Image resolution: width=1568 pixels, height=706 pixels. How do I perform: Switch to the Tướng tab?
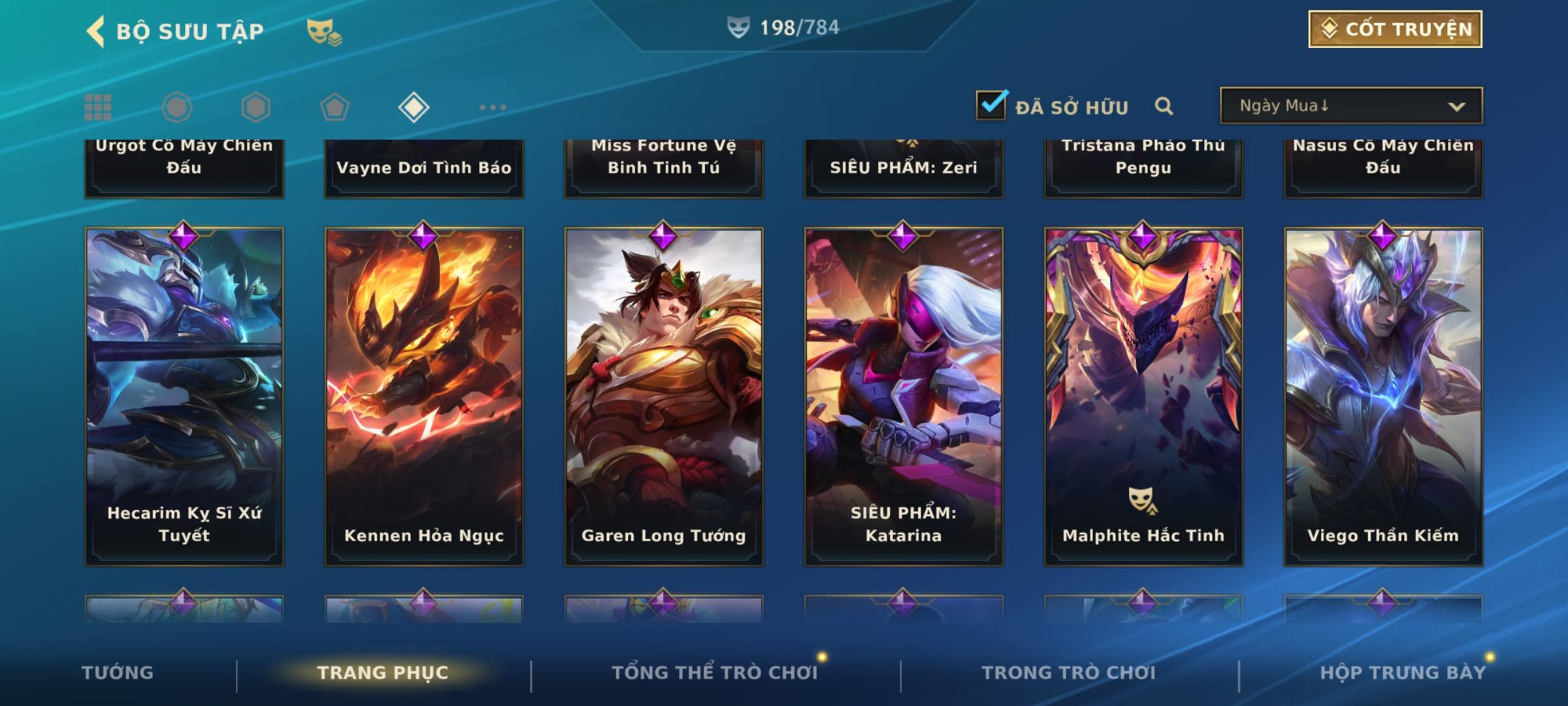pos(118,673)
